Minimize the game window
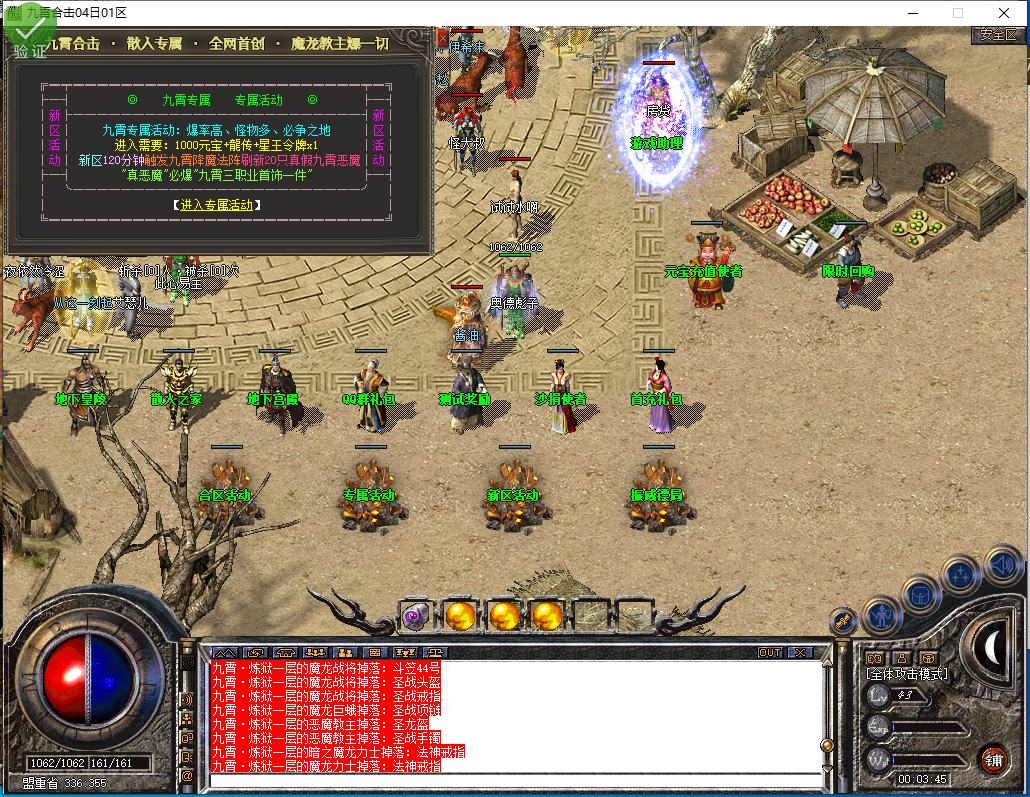Image resolution: width=1030 pixels, height=797 pixels. tap(912, 13)
